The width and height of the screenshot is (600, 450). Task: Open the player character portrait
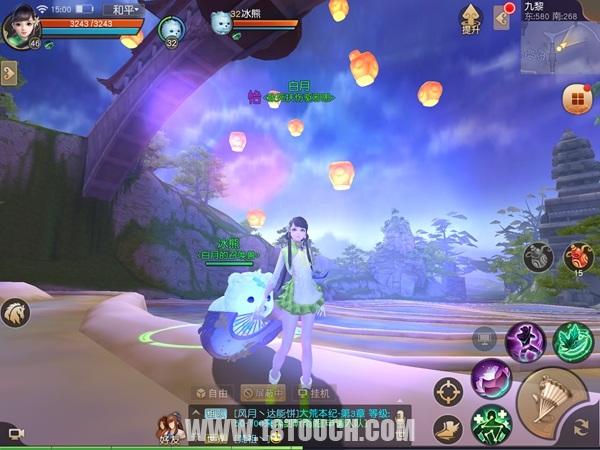(x=20, y=27)
